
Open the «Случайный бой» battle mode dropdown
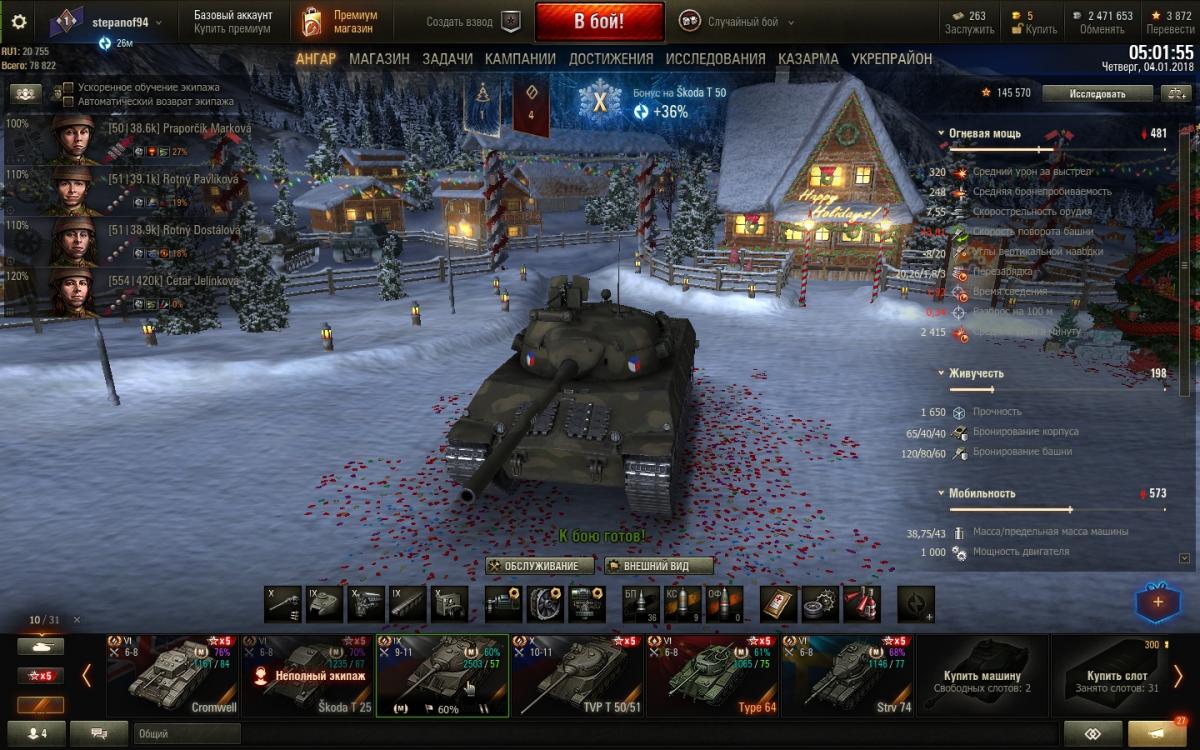pos(737,22)
